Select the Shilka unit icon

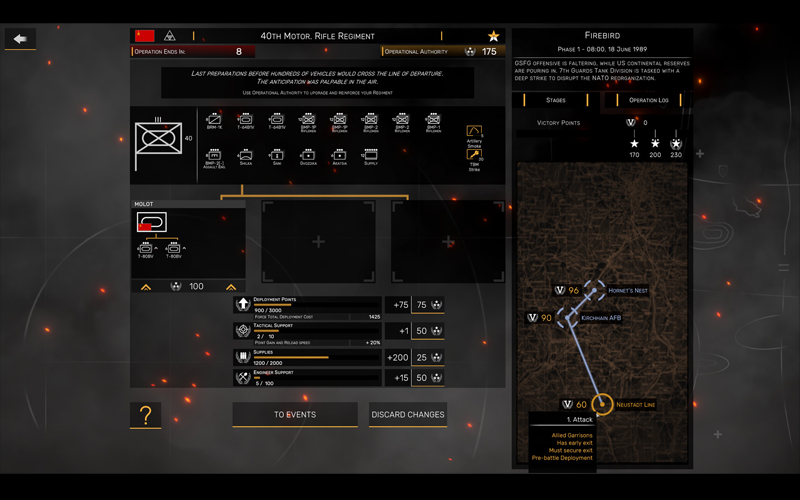(x=245, y=156)
